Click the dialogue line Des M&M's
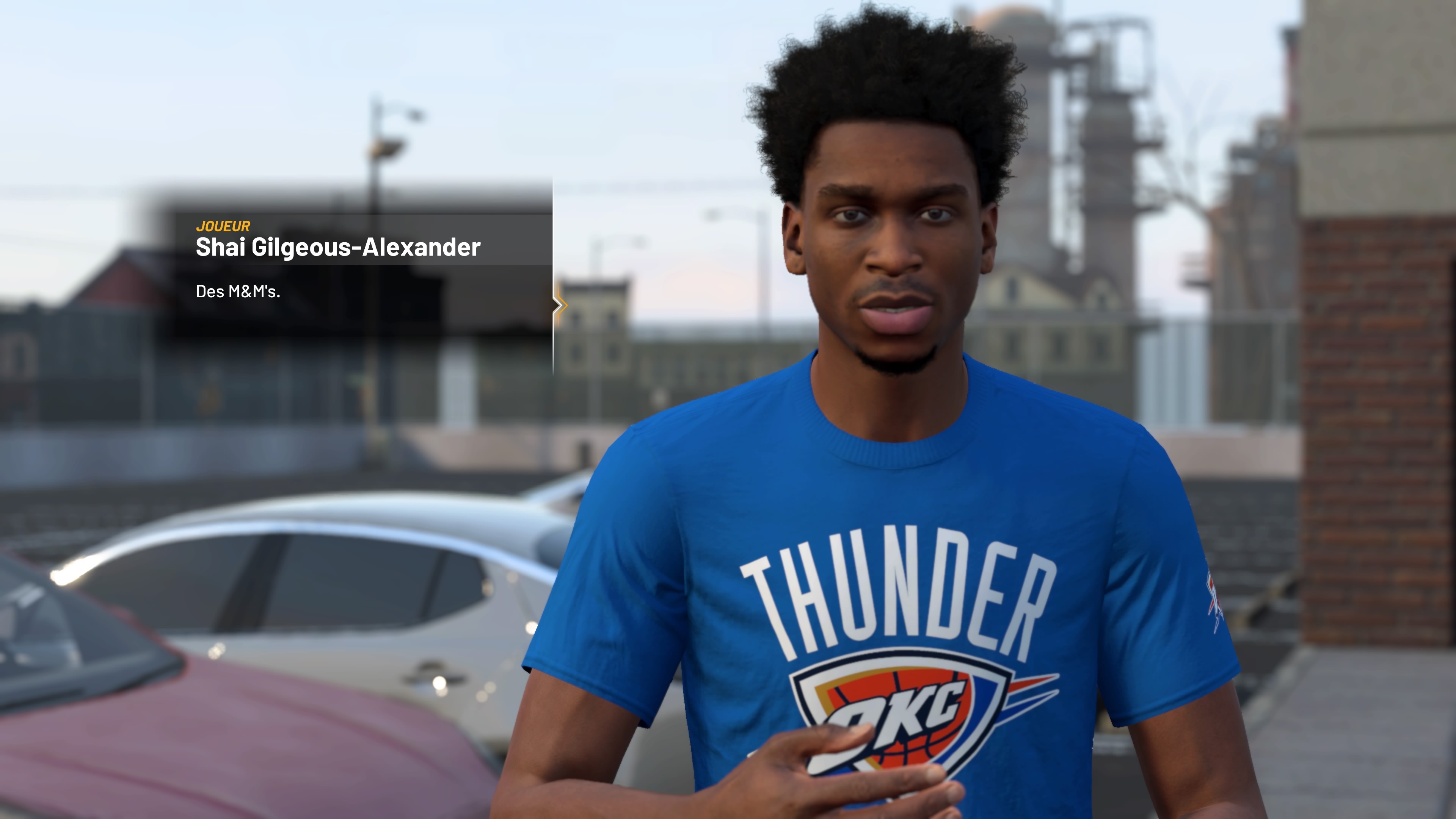The height and width of the screenshot is (819, 1456). [x=240, y=292]
